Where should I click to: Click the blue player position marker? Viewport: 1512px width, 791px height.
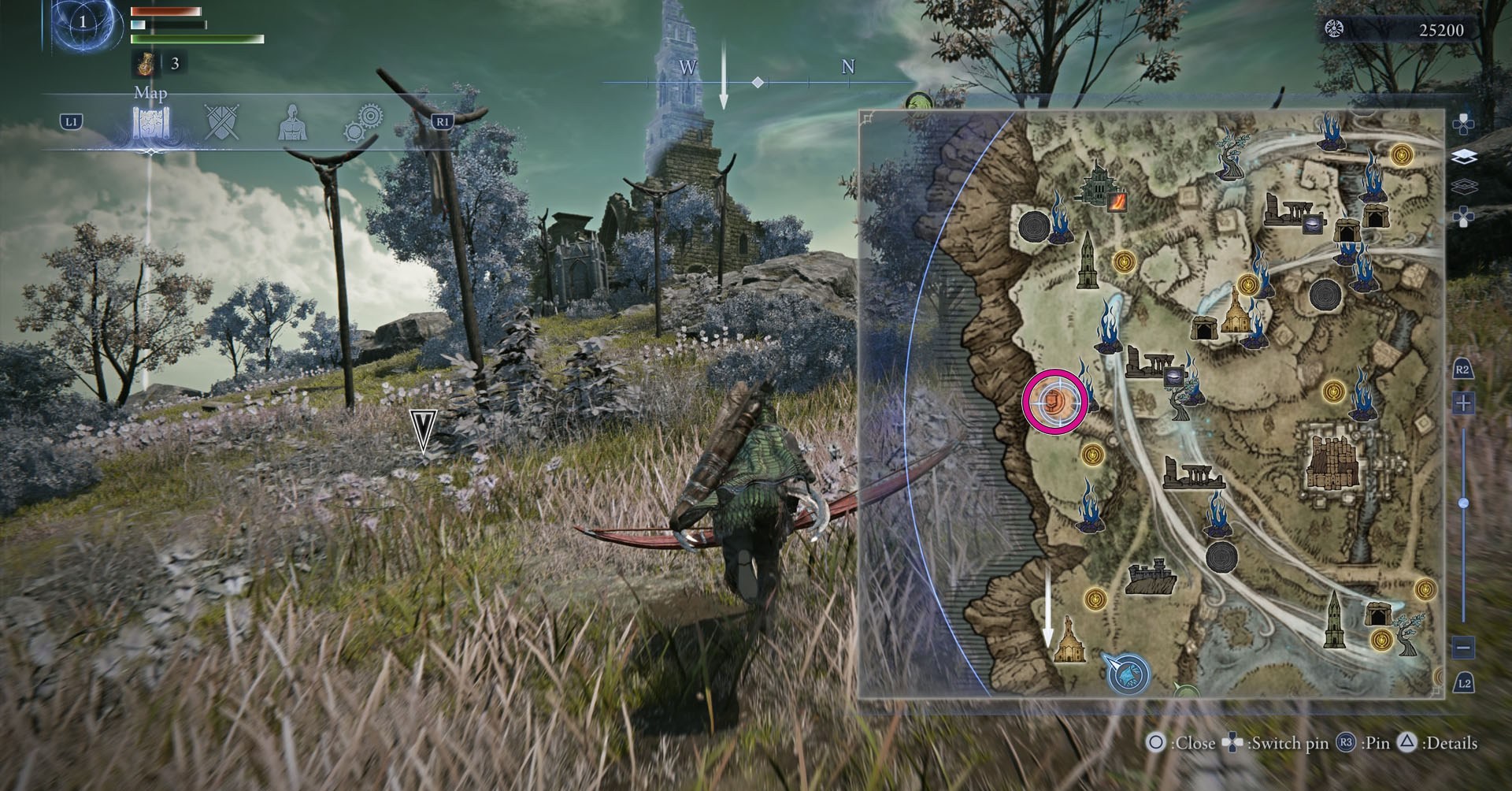click(x=1128, y=675)
